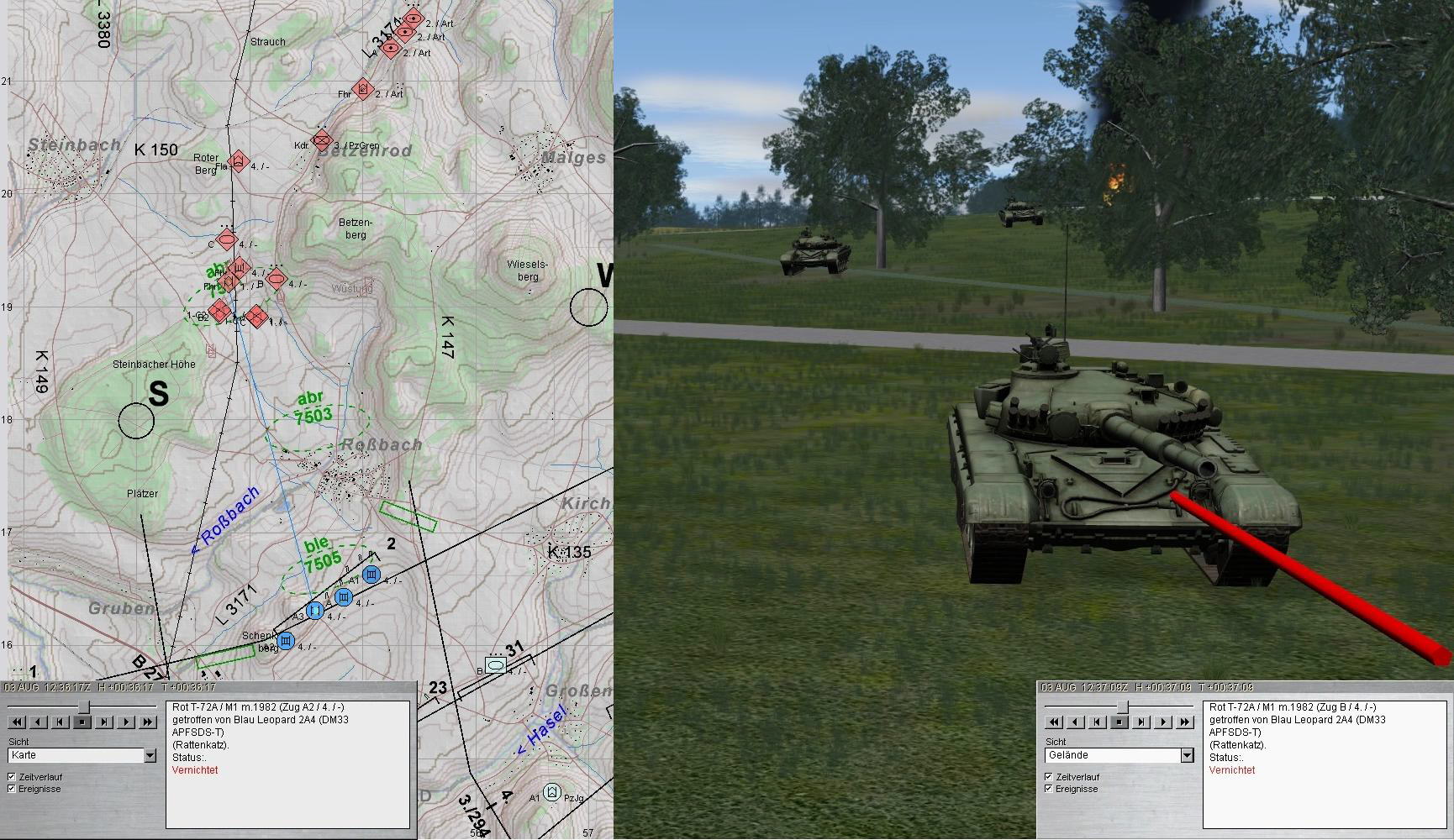This screenshot has height=840, width=1454.
Task: Step to next event in Karte panel
Action: coord(104,722)
